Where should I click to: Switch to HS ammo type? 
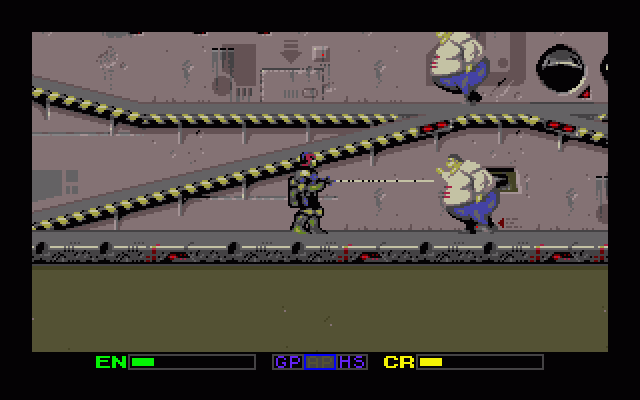pos(352,362)
